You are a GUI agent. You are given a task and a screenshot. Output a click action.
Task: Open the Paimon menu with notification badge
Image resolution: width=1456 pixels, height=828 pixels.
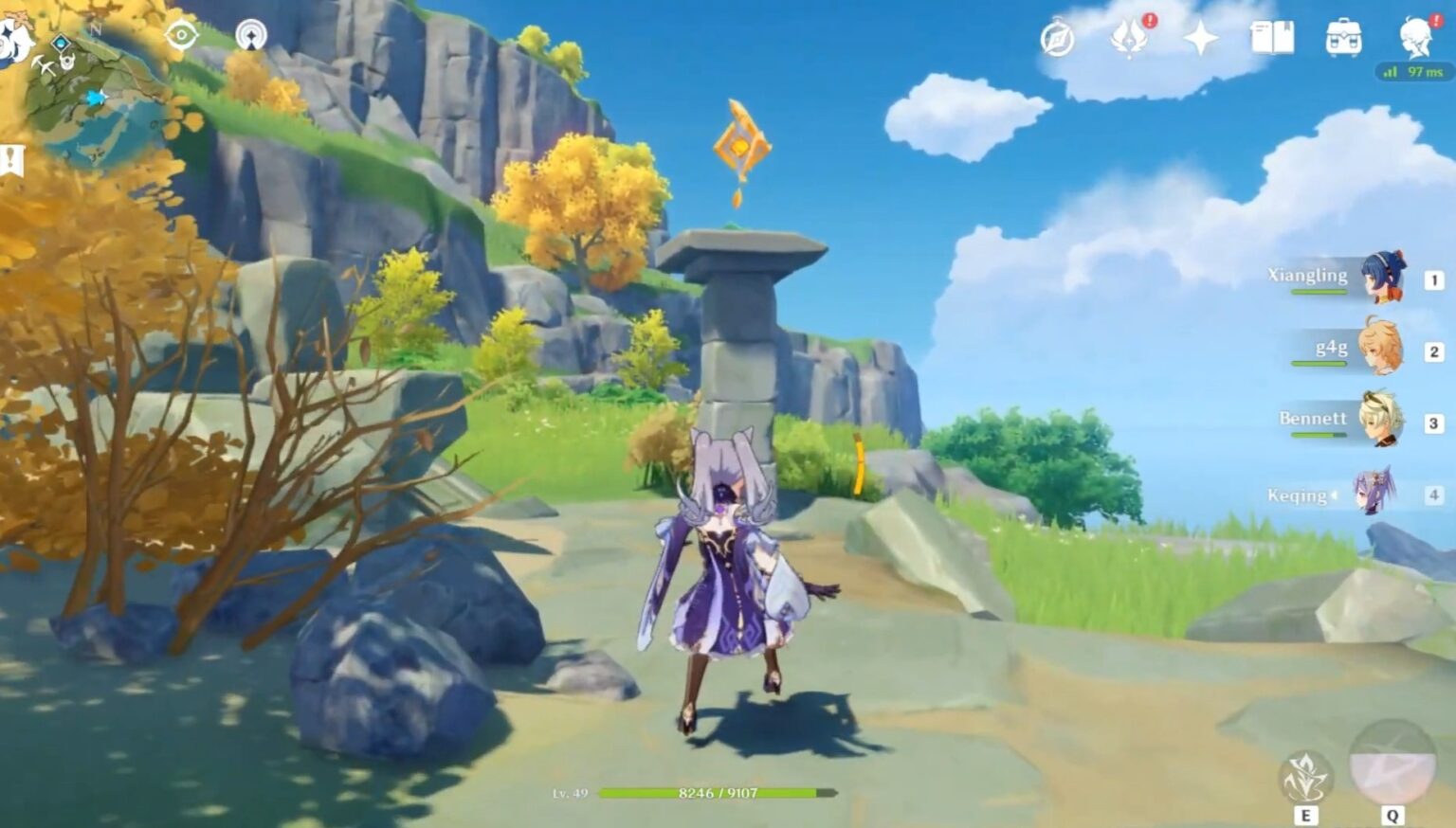[1412, 38]
